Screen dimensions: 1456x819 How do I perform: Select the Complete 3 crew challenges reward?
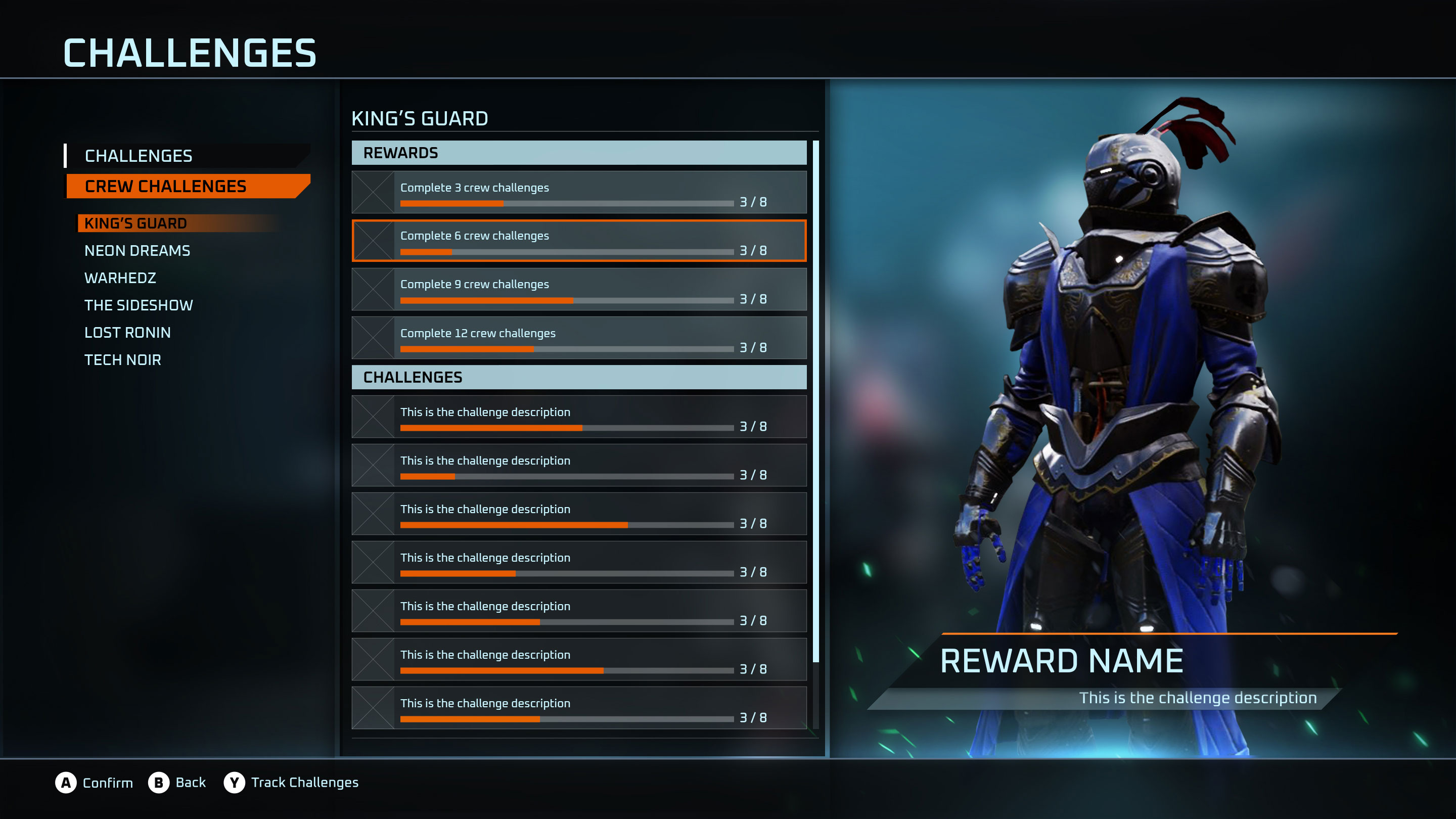(x=579, y=193)
